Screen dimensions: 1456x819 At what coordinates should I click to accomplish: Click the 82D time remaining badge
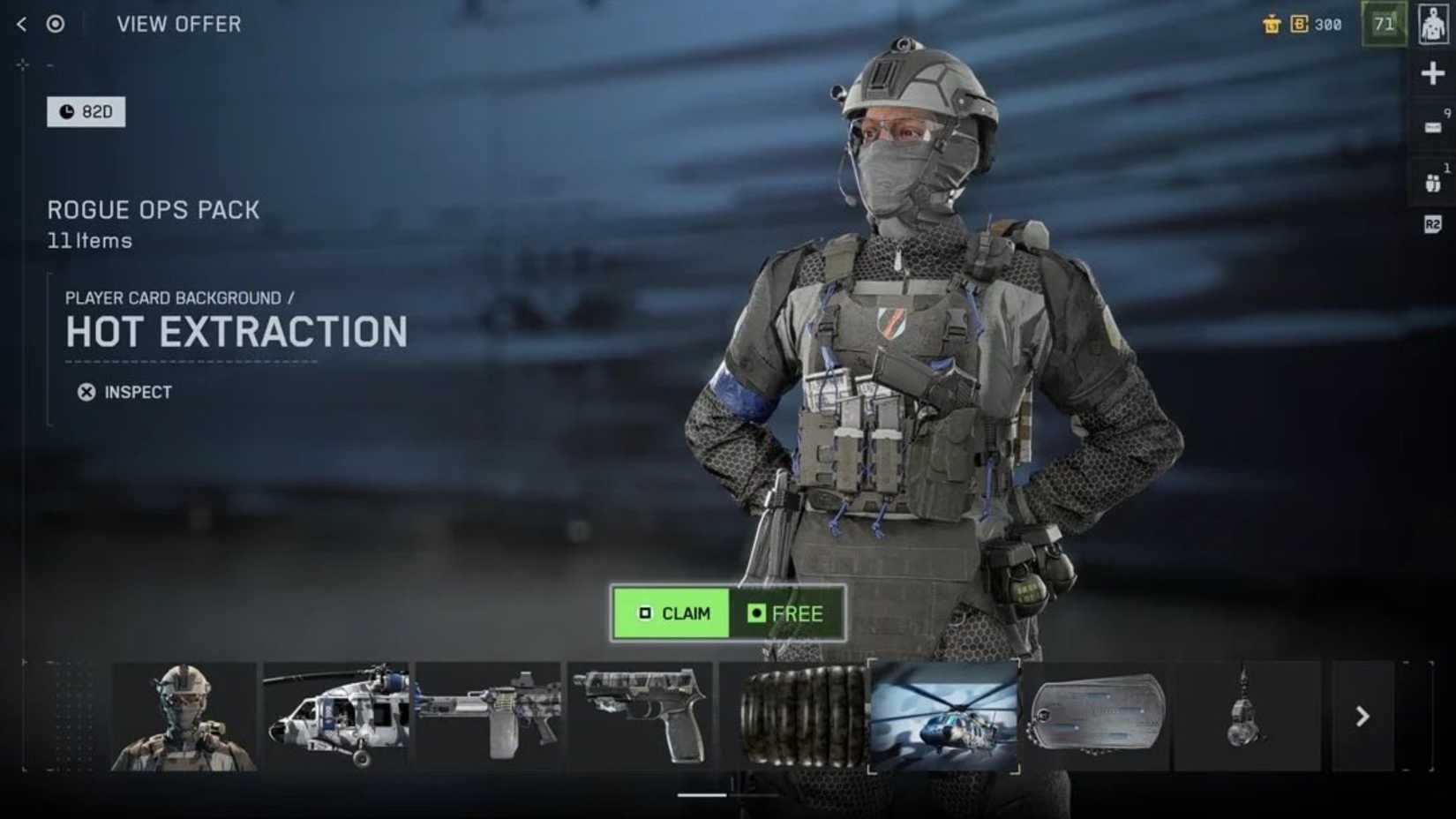(x=86, y=111)
